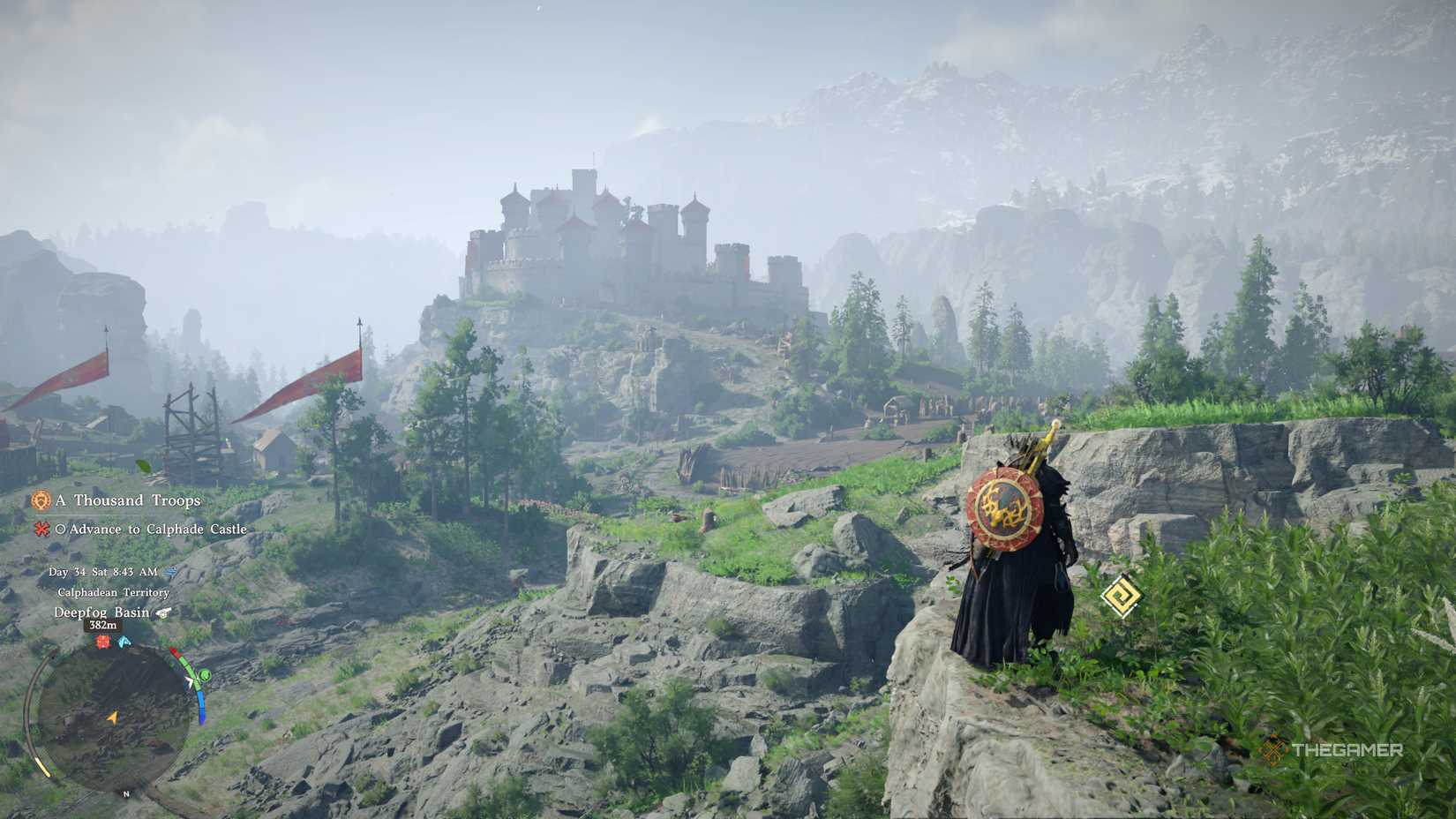Screen dimensions: 1456x819
Task: Select the Deepfog Basin location label
Action: click(102, 612)
